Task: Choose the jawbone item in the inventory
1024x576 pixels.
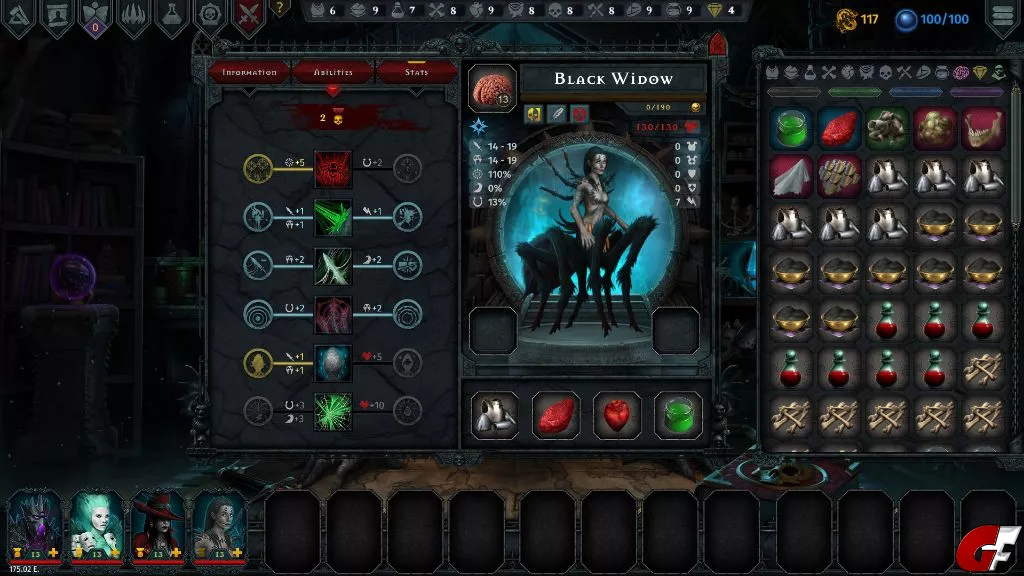Action: pyautogui.click(x=982, y=129)
